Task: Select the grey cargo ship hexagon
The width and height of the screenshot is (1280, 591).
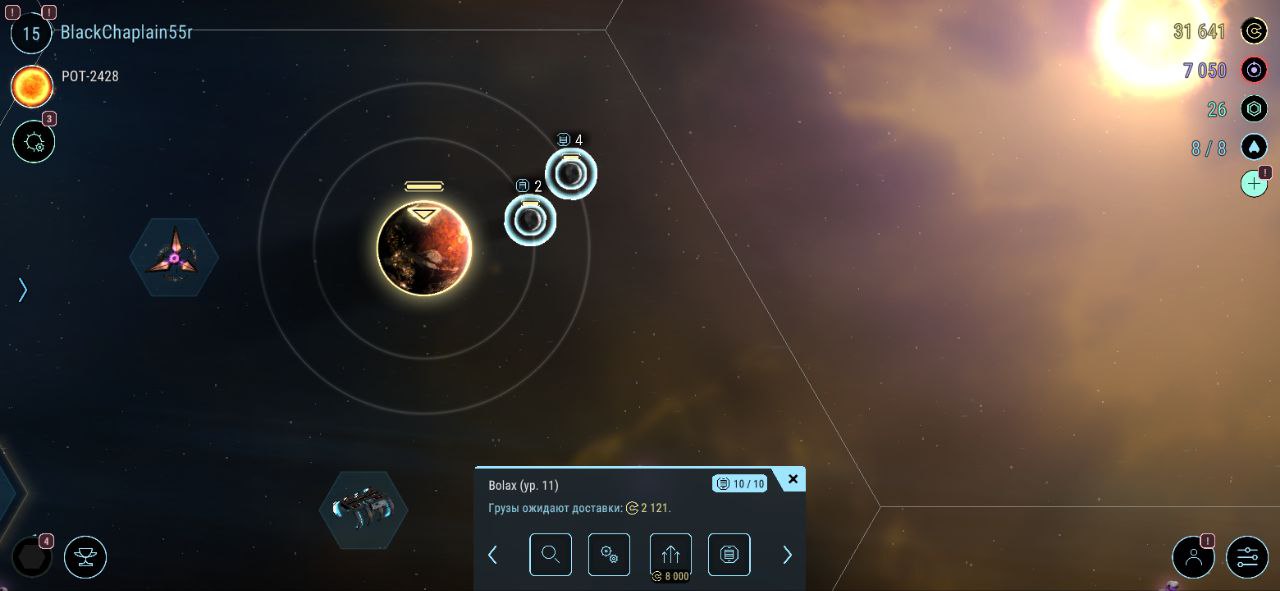Action: pos(363,509)
